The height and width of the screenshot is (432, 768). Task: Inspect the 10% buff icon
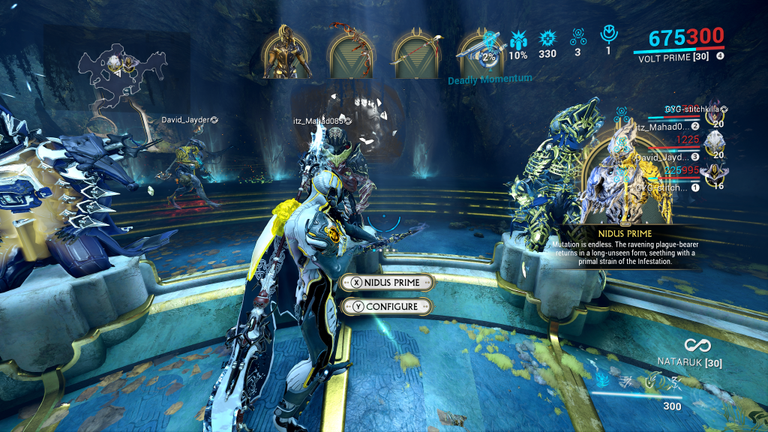click(518, 42)
